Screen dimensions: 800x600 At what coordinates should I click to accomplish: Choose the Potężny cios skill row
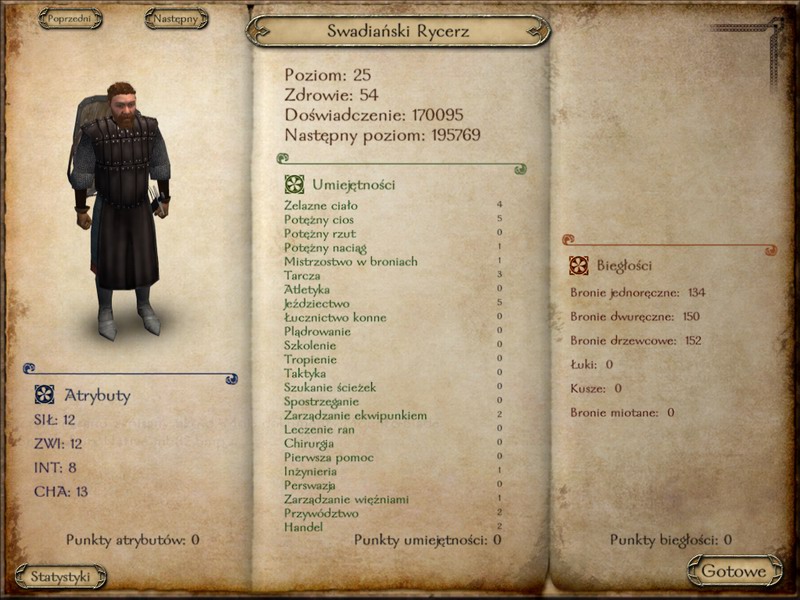point(319,219)
